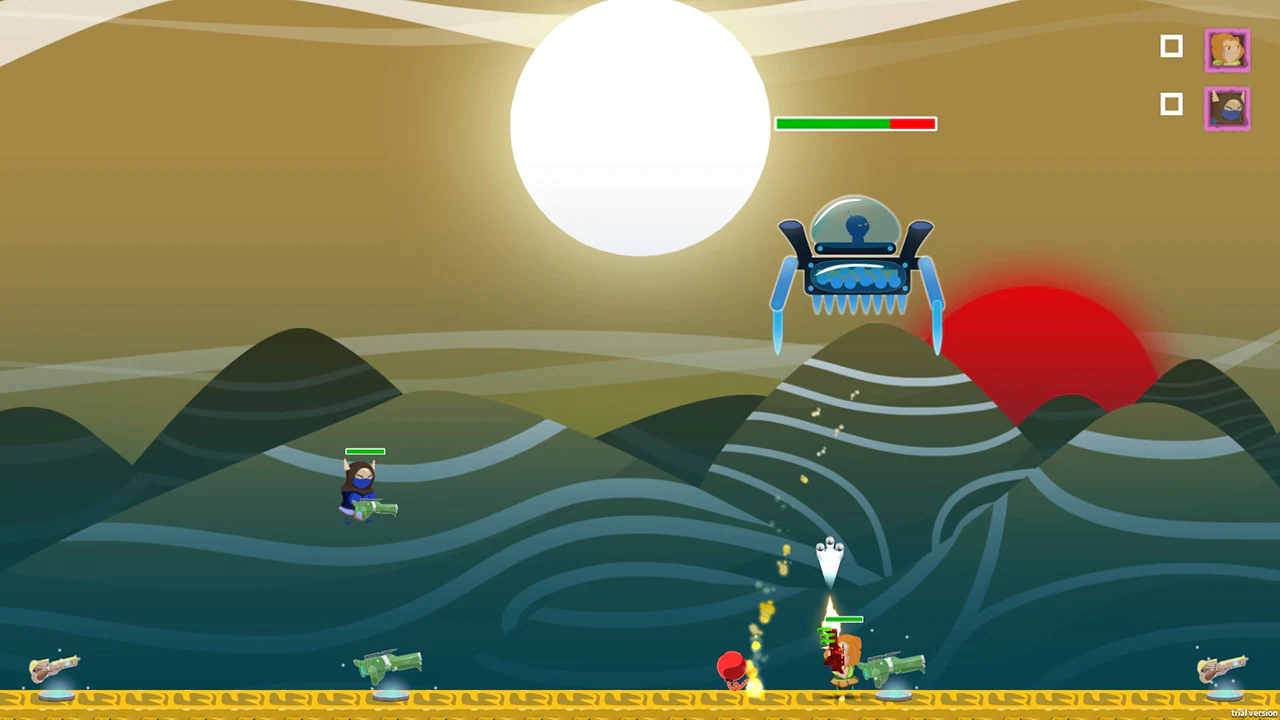Screen dimensions: 1280x720
Task: Select the red bomb near the center players
Action: (731, 665)
